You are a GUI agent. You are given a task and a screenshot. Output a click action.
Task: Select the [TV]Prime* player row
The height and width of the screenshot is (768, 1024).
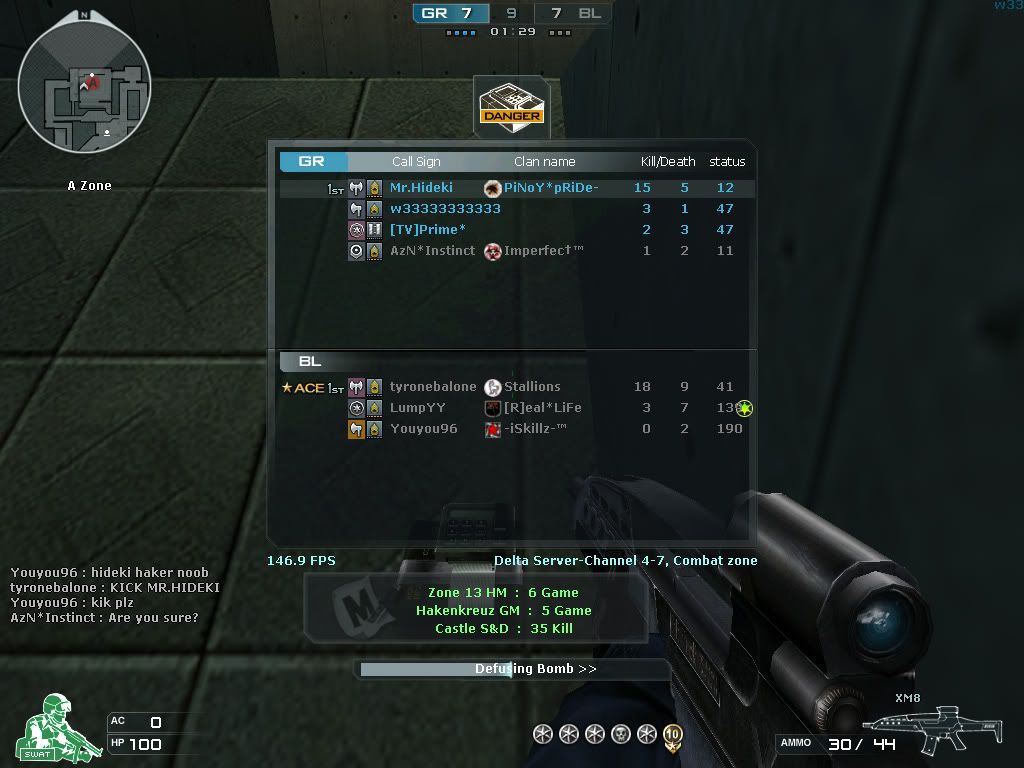(427, 230)
